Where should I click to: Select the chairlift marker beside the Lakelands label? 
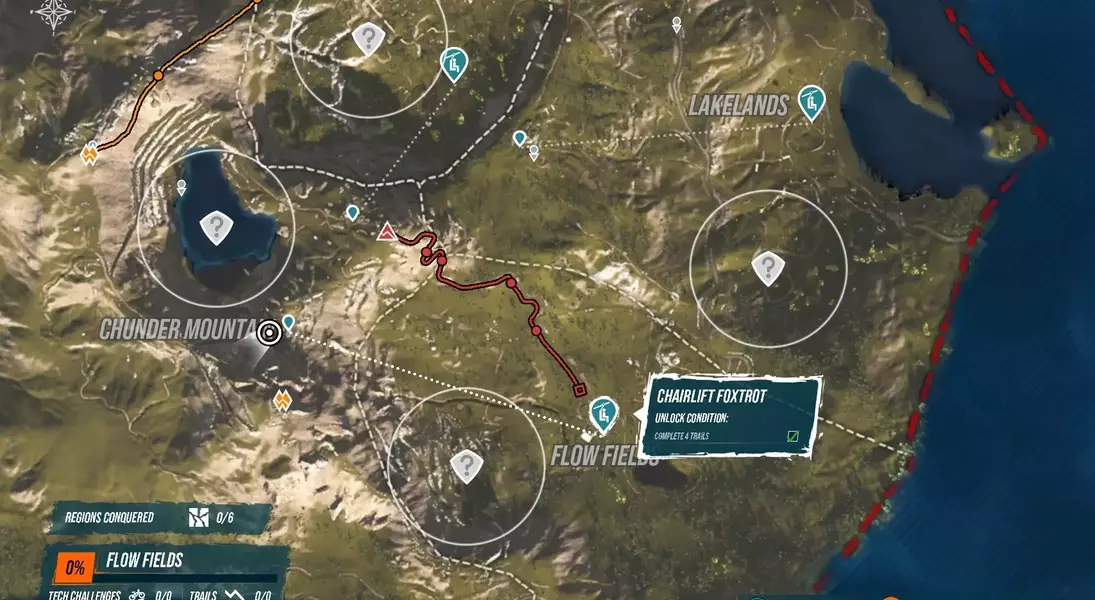point(811,101)
